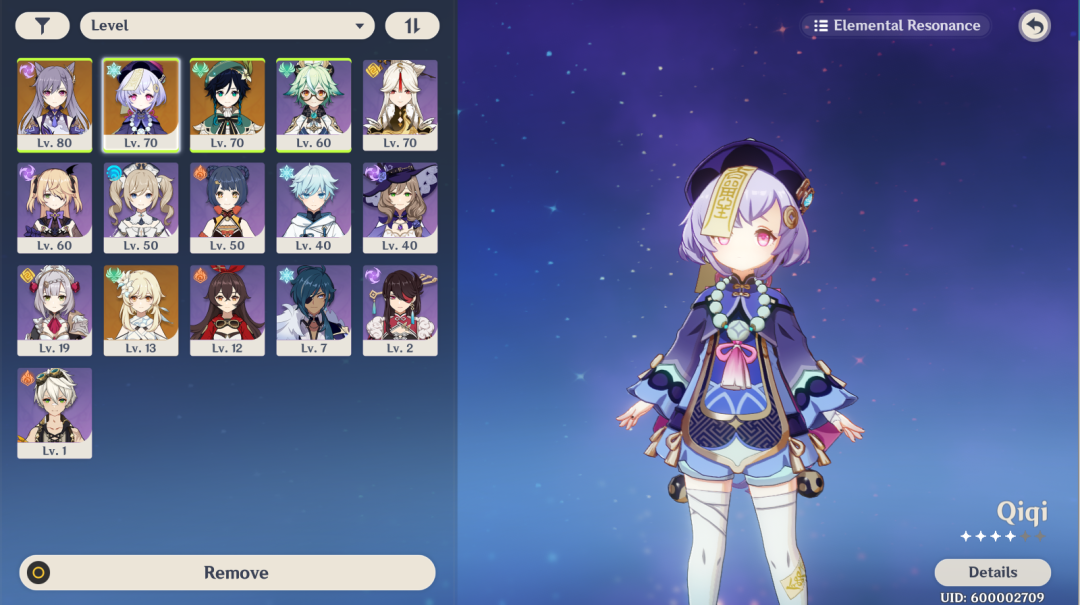Viewport: 1080px width, 605px height.
Task: Pick the Lv. 7 Kaeya card
Action: click(314, 310)
